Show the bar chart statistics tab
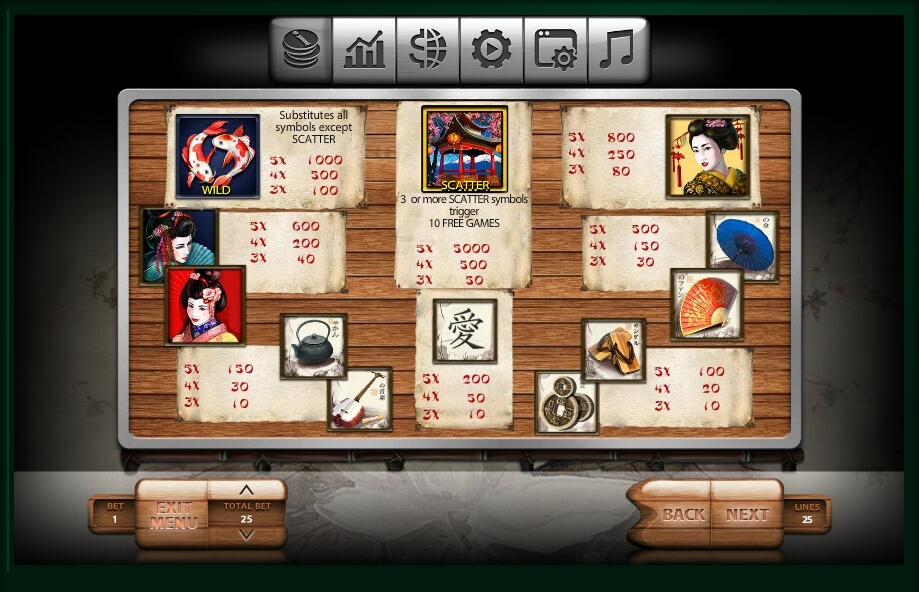 [364, 50]
